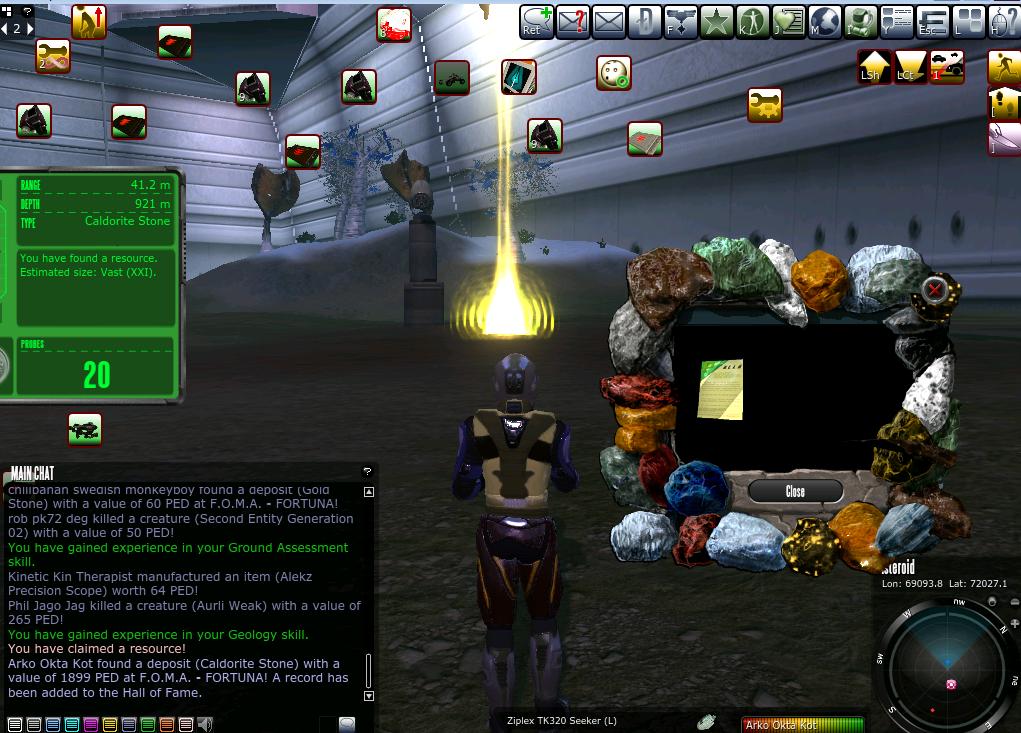Open the globe map icon in the toolbar
Screen dimensions: 1021x733
pos(825,21)
